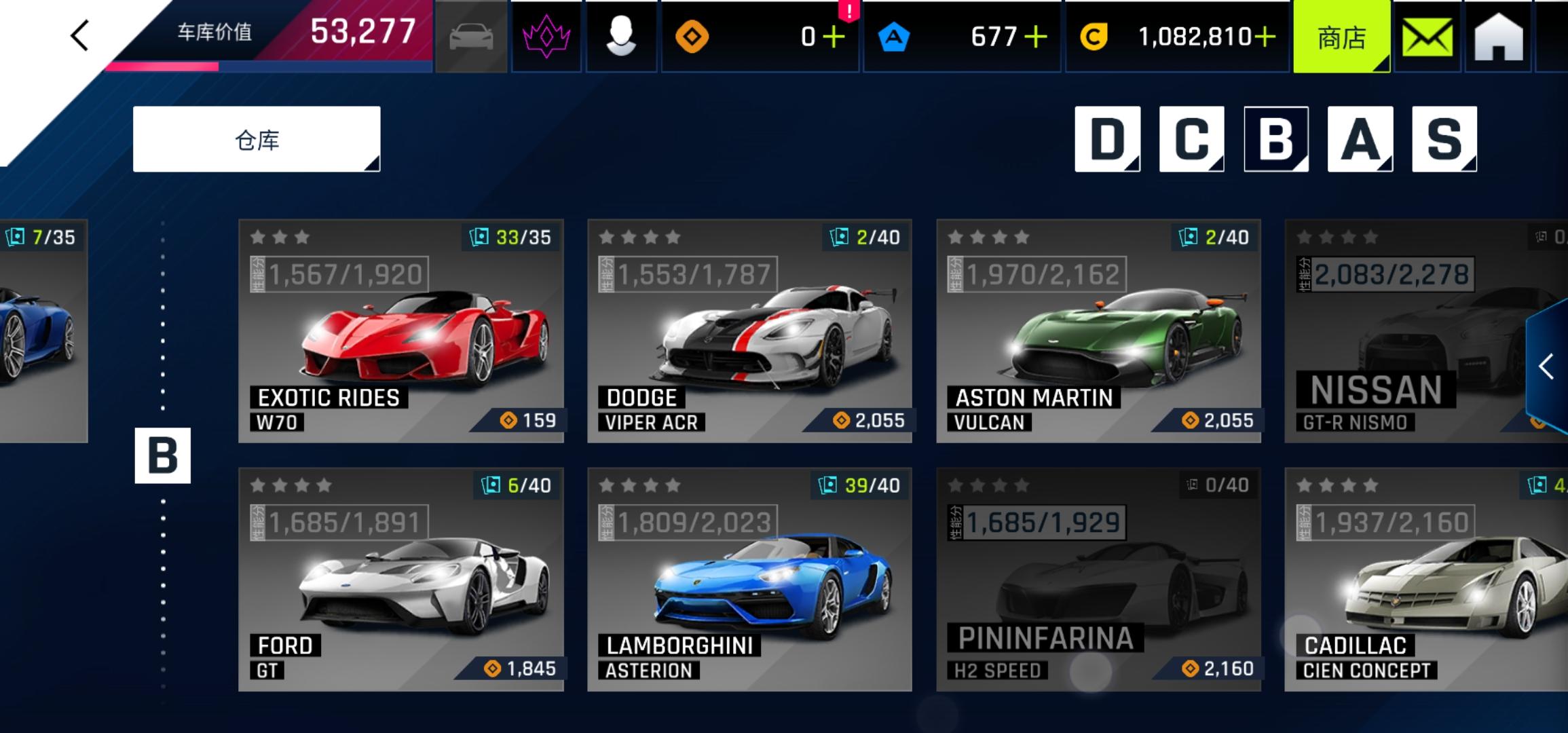The height and width of the screenshot is (733, 1568).
Task: Switch to class D cars
Action: click(1107, 139)
